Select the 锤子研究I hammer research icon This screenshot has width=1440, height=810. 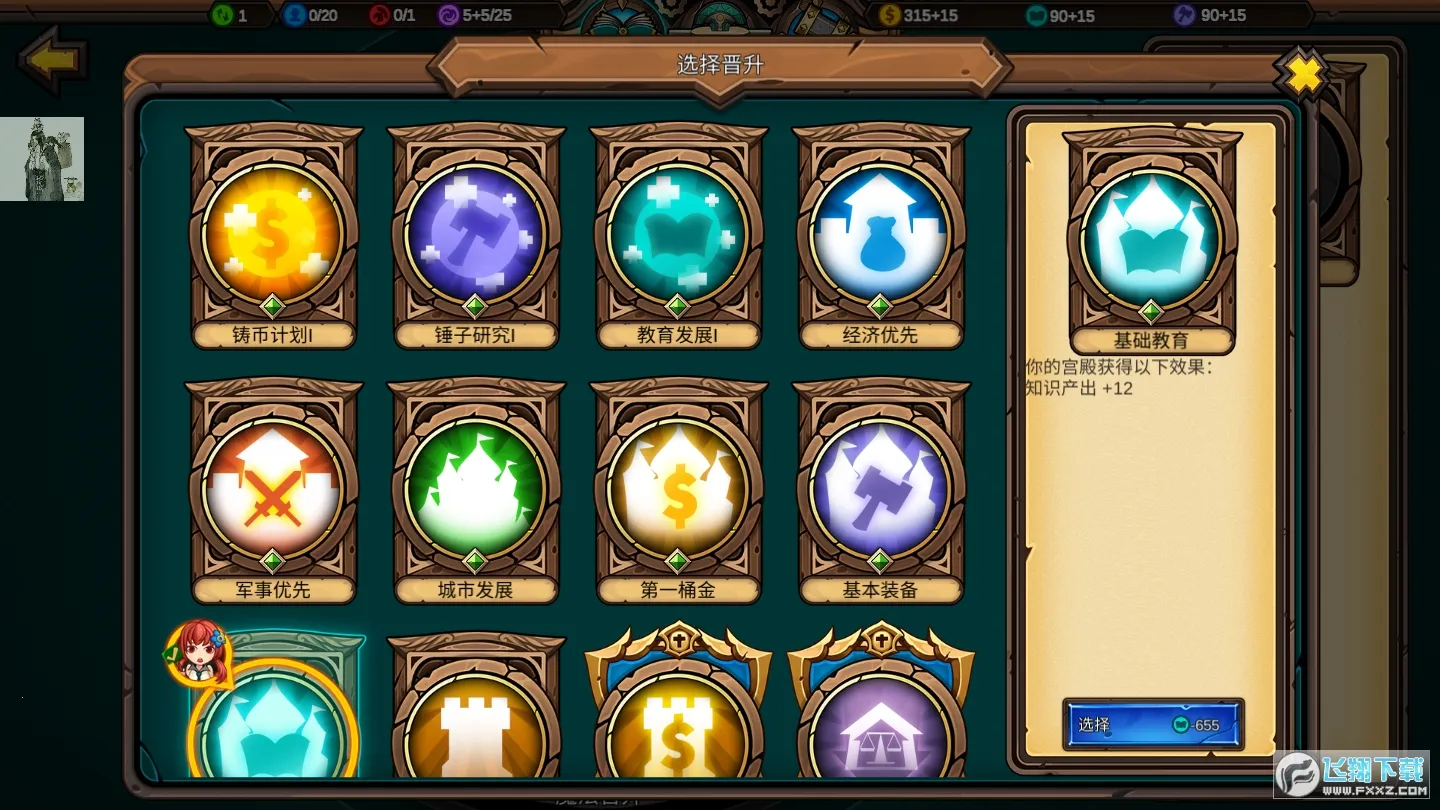point(477,235)
